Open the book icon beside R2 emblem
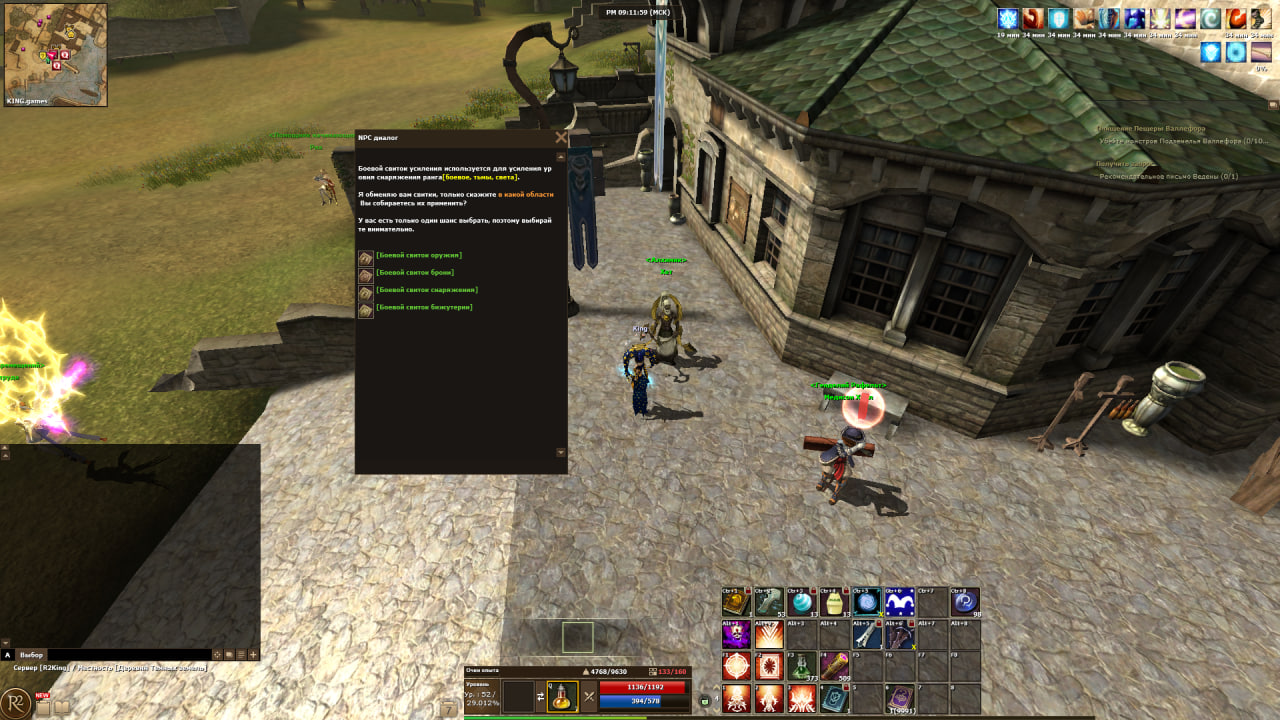 (62, 707)
